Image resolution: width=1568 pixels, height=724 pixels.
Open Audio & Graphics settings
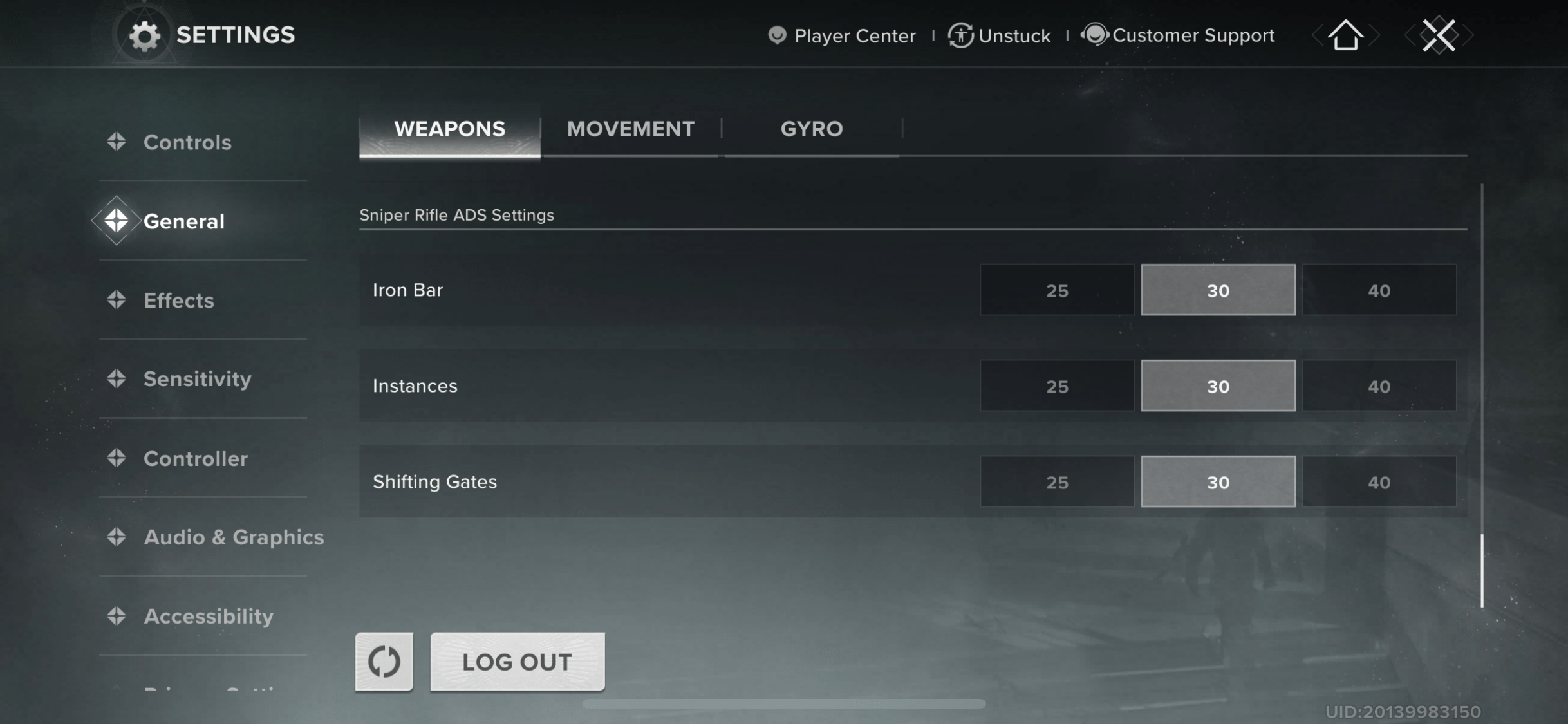pos(234,537)
